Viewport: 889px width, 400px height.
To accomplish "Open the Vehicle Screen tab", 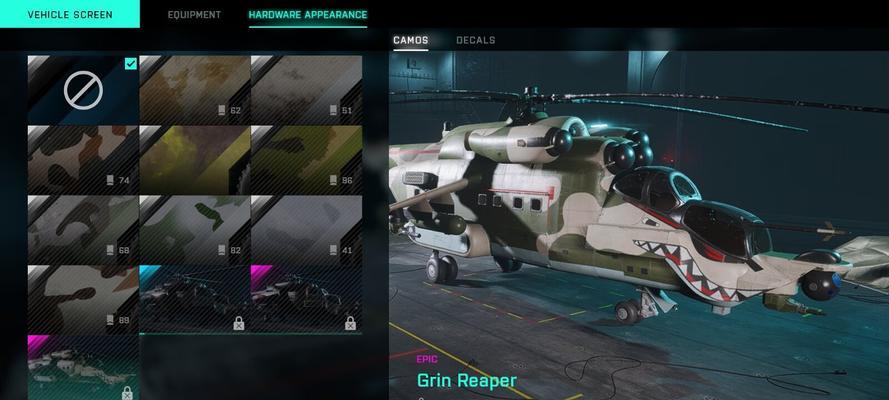I will (69, 14).
